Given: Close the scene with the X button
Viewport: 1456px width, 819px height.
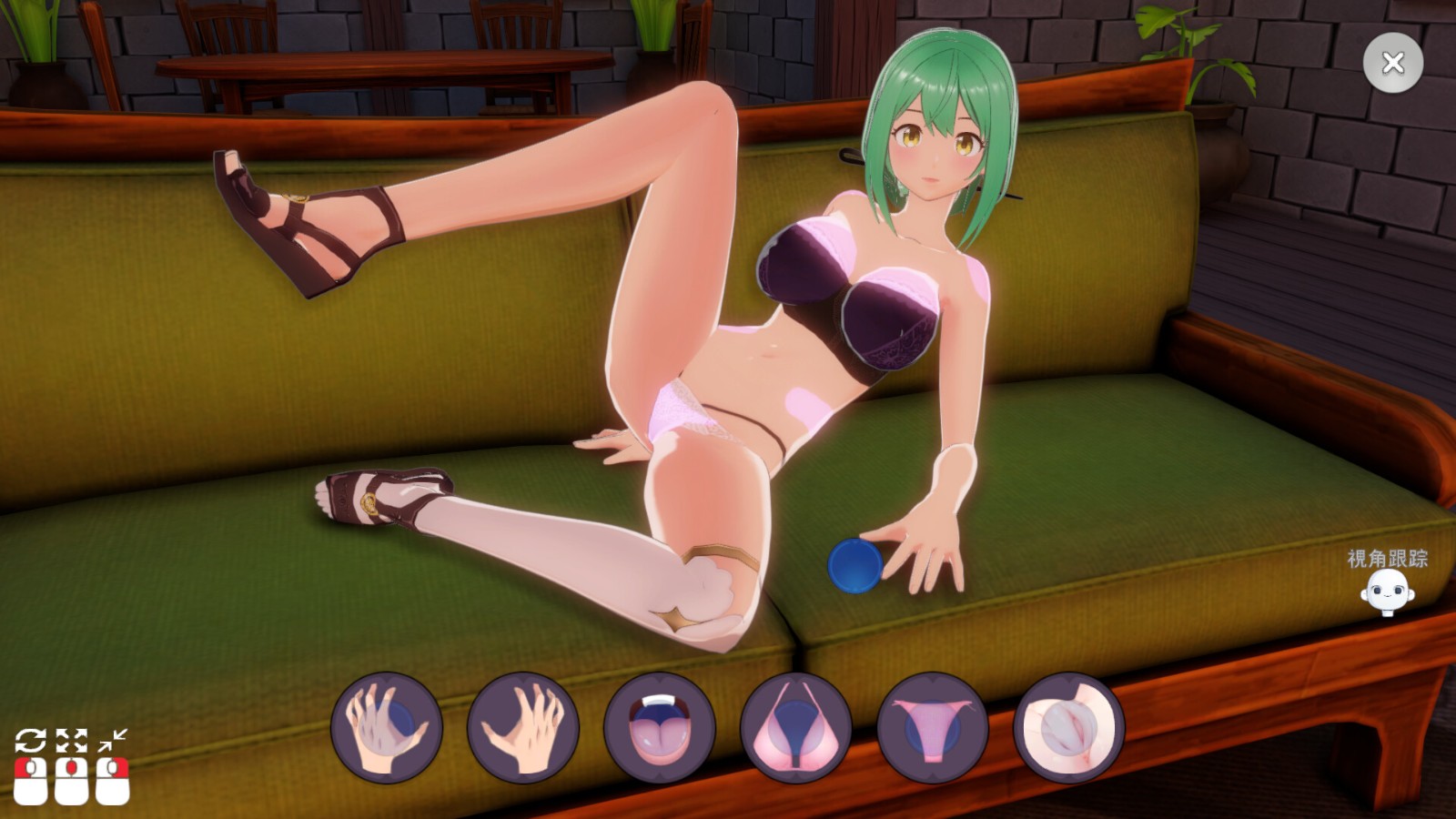Looking at the screenshot, I should pyautogui.click(x=1392, y=63).
